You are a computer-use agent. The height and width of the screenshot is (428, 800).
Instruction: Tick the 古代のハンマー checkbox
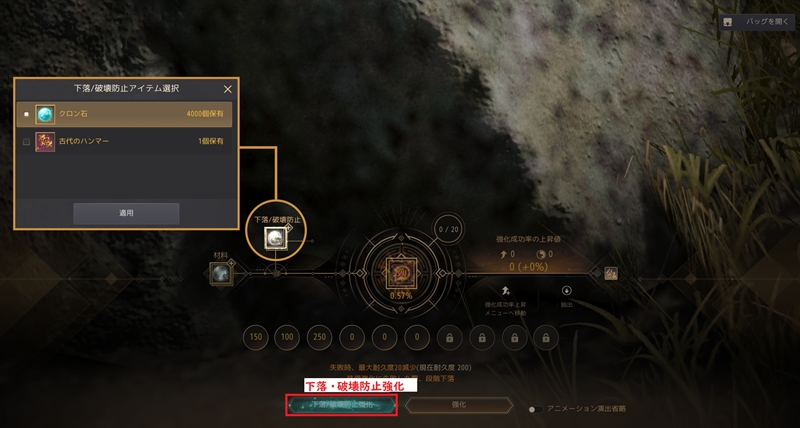click(26, 142)
